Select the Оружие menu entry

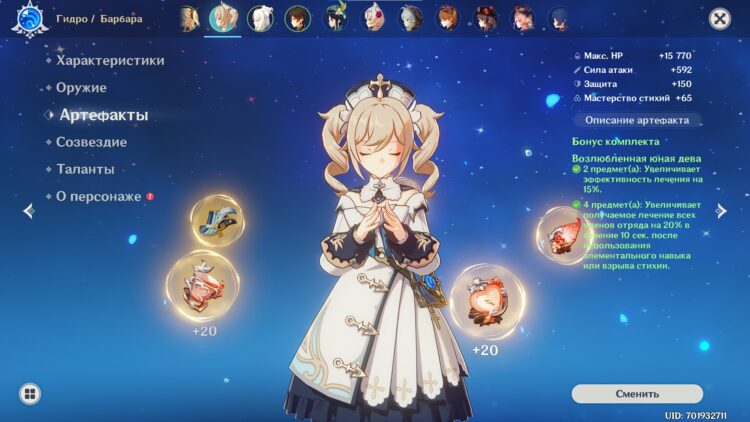tap(81, 88)
